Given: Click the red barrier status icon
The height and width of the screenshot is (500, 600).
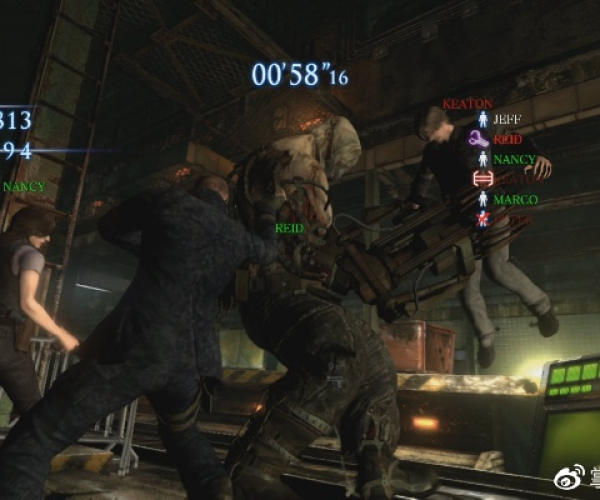Looking at the screenshot, I should pyautogui.click(x=482, y=179).
